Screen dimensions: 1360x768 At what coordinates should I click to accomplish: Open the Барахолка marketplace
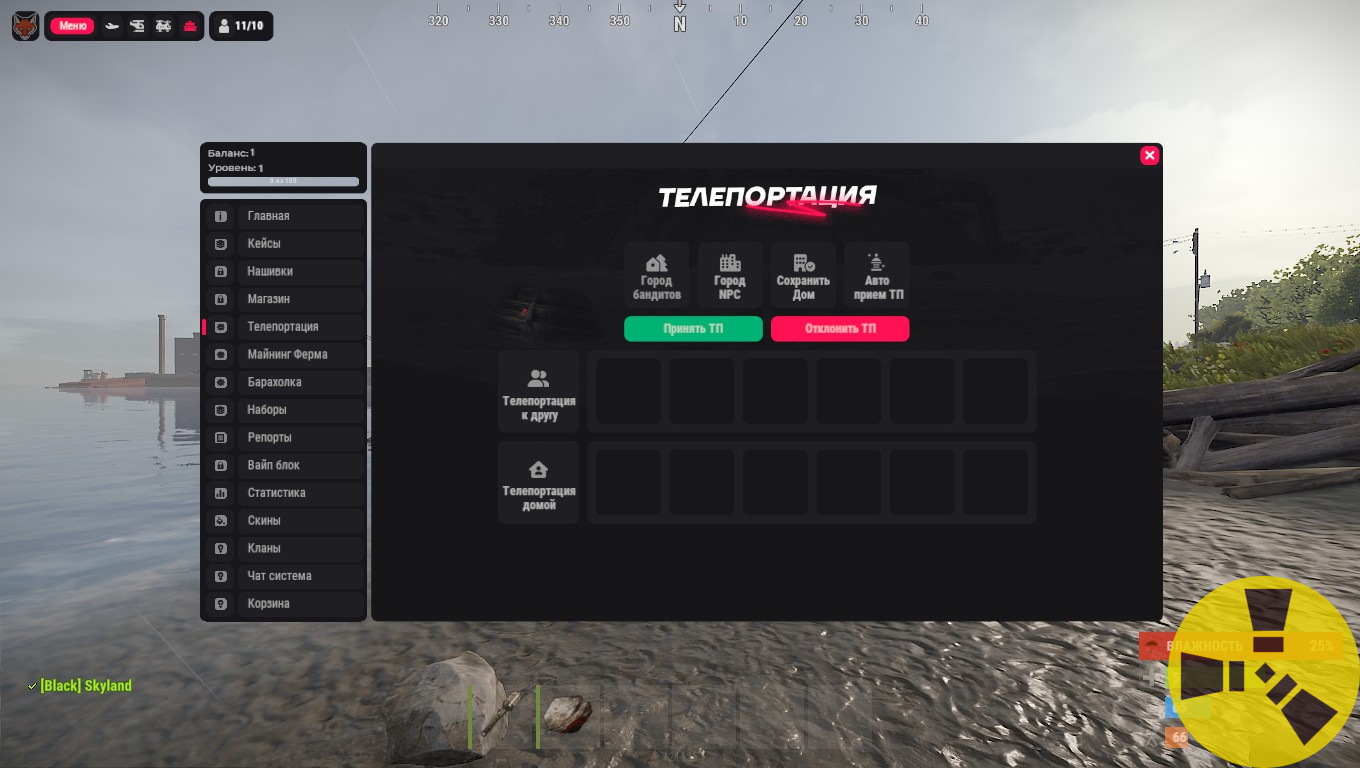[x=284, y=383]
